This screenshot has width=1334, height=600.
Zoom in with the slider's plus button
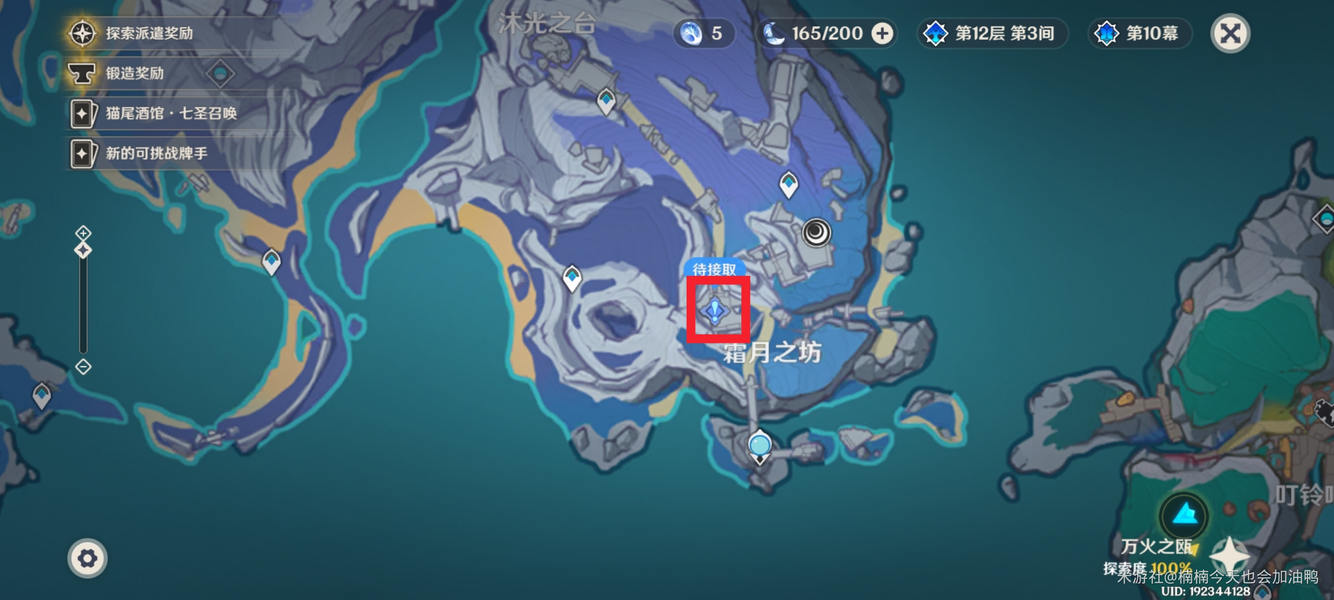point(83,233)
